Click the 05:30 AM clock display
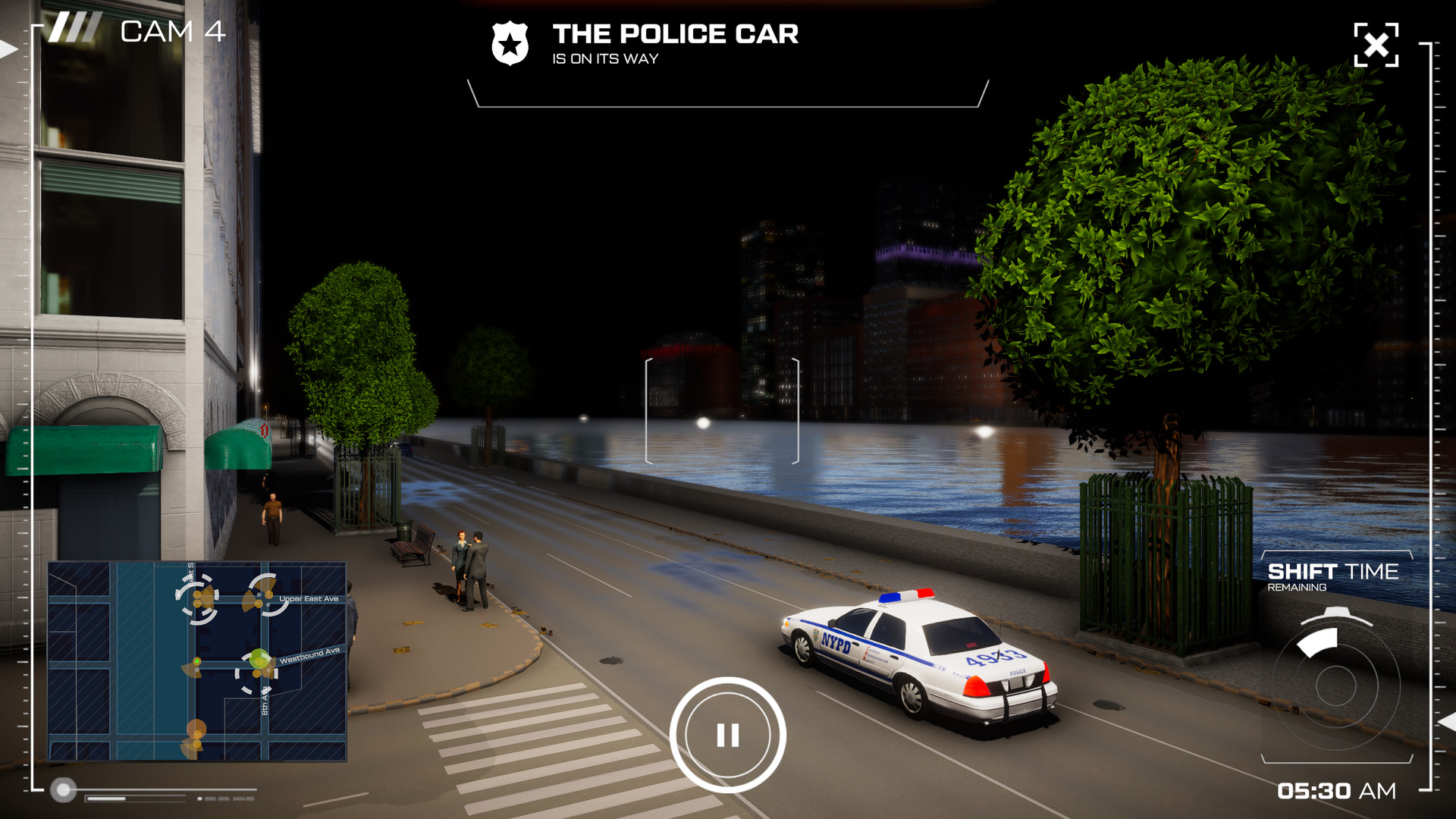1456x819 pixels. (1338, 791)
